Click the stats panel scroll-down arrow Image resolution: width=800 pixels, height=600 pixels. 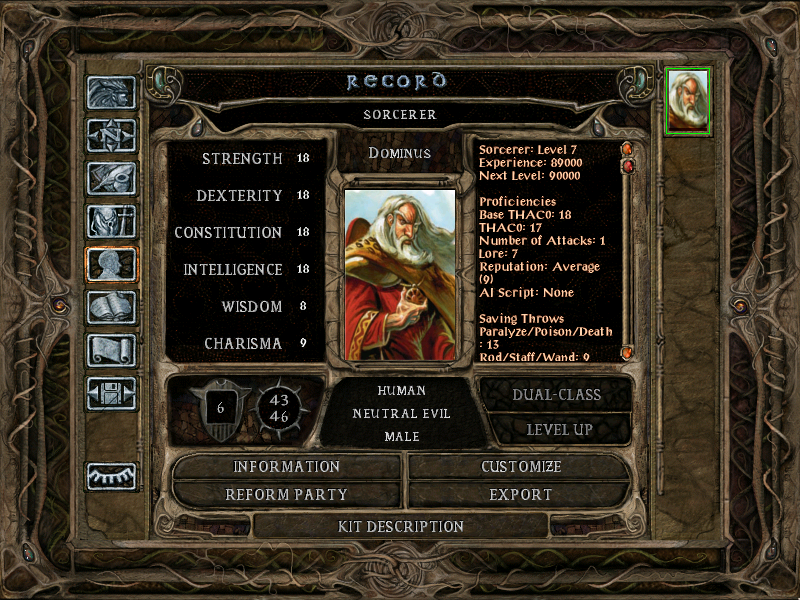click(x=627, y=353)
